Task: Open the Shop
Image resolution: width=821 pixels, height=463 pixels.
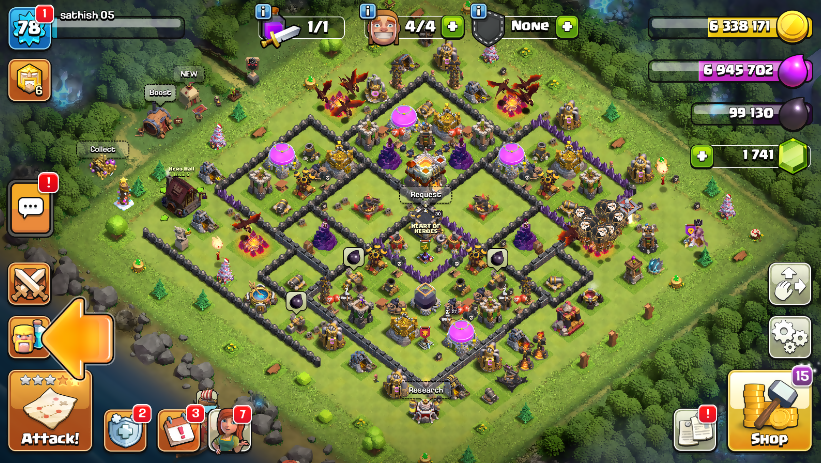Action: click(x=769, y=411)
